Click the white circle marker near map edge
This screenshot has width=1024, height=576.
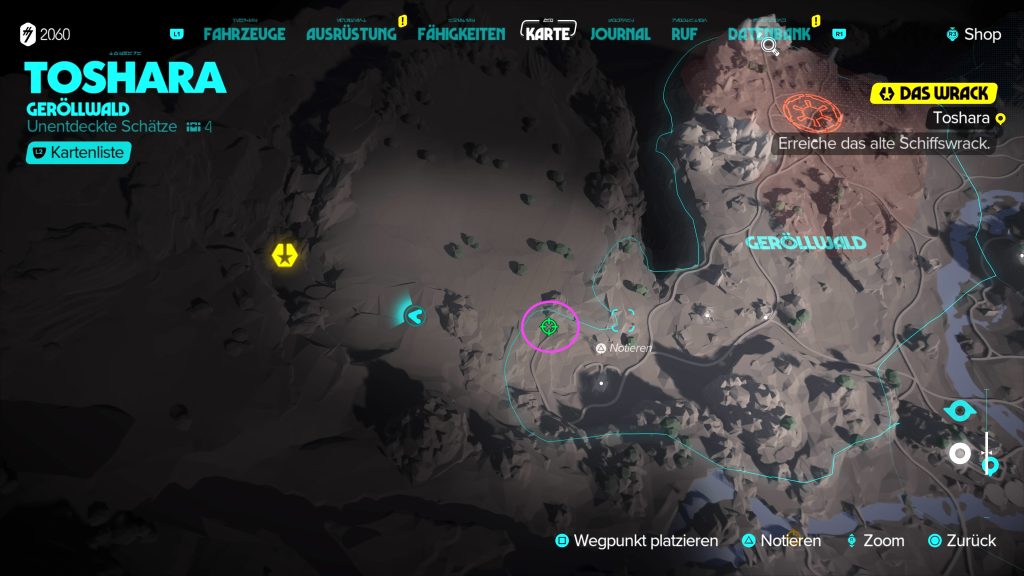[x=960, y=454]
